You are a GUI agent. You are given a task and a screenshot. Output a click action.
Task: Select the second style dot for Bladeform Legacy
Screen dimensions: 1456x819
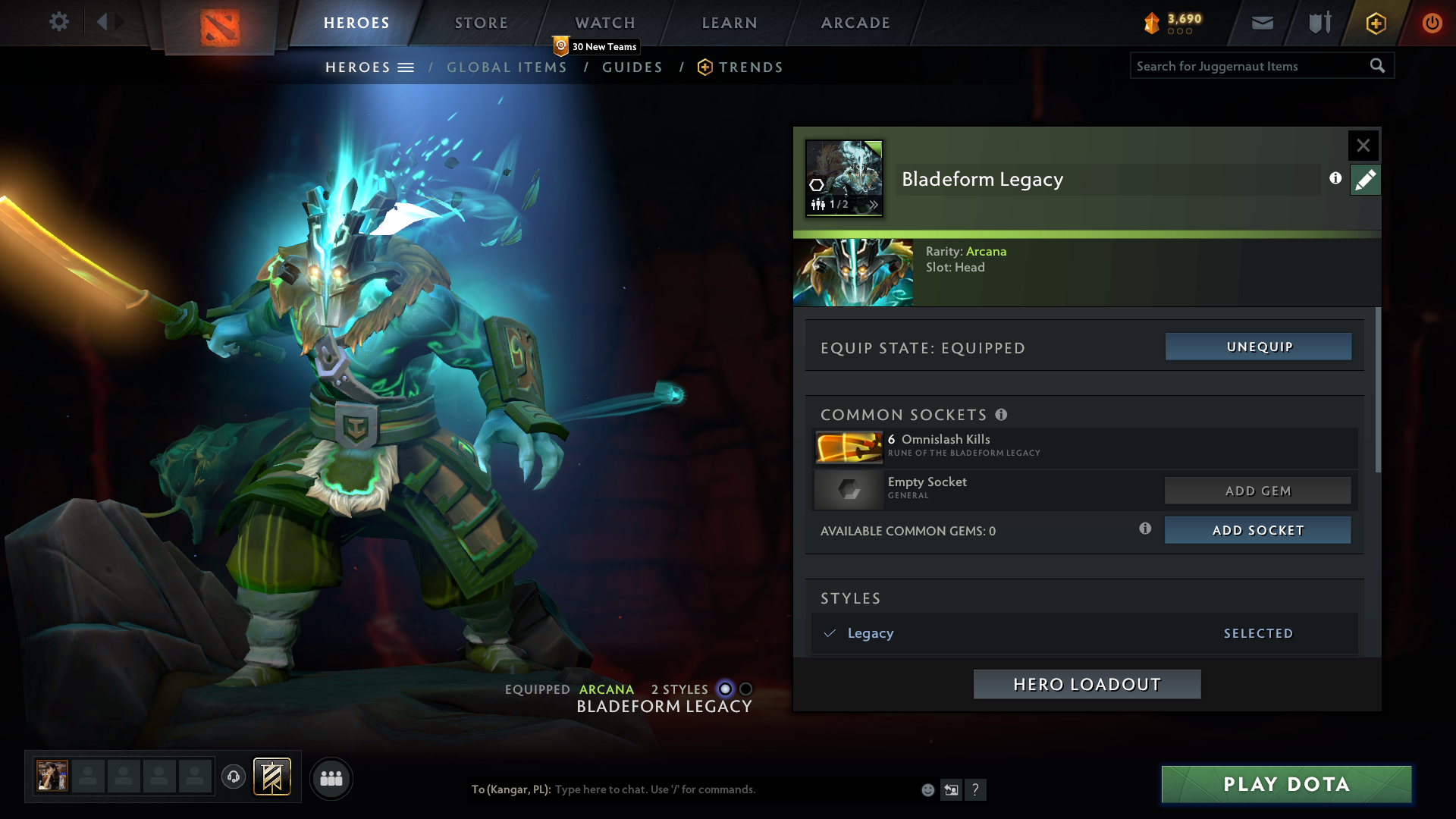pos(747,689)
